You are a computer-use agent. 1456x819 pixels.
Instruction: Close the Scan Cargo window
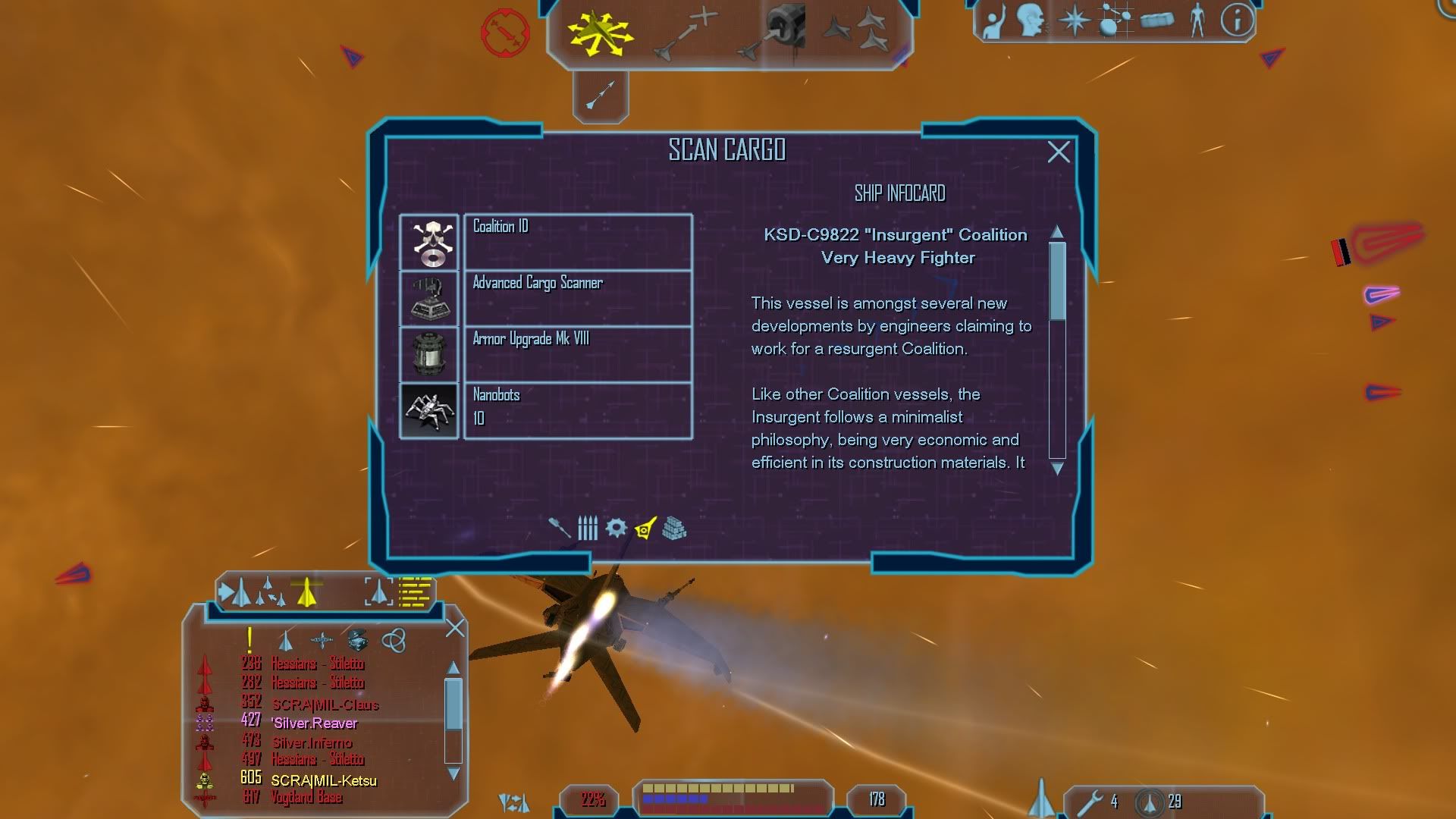[1058, 152]
